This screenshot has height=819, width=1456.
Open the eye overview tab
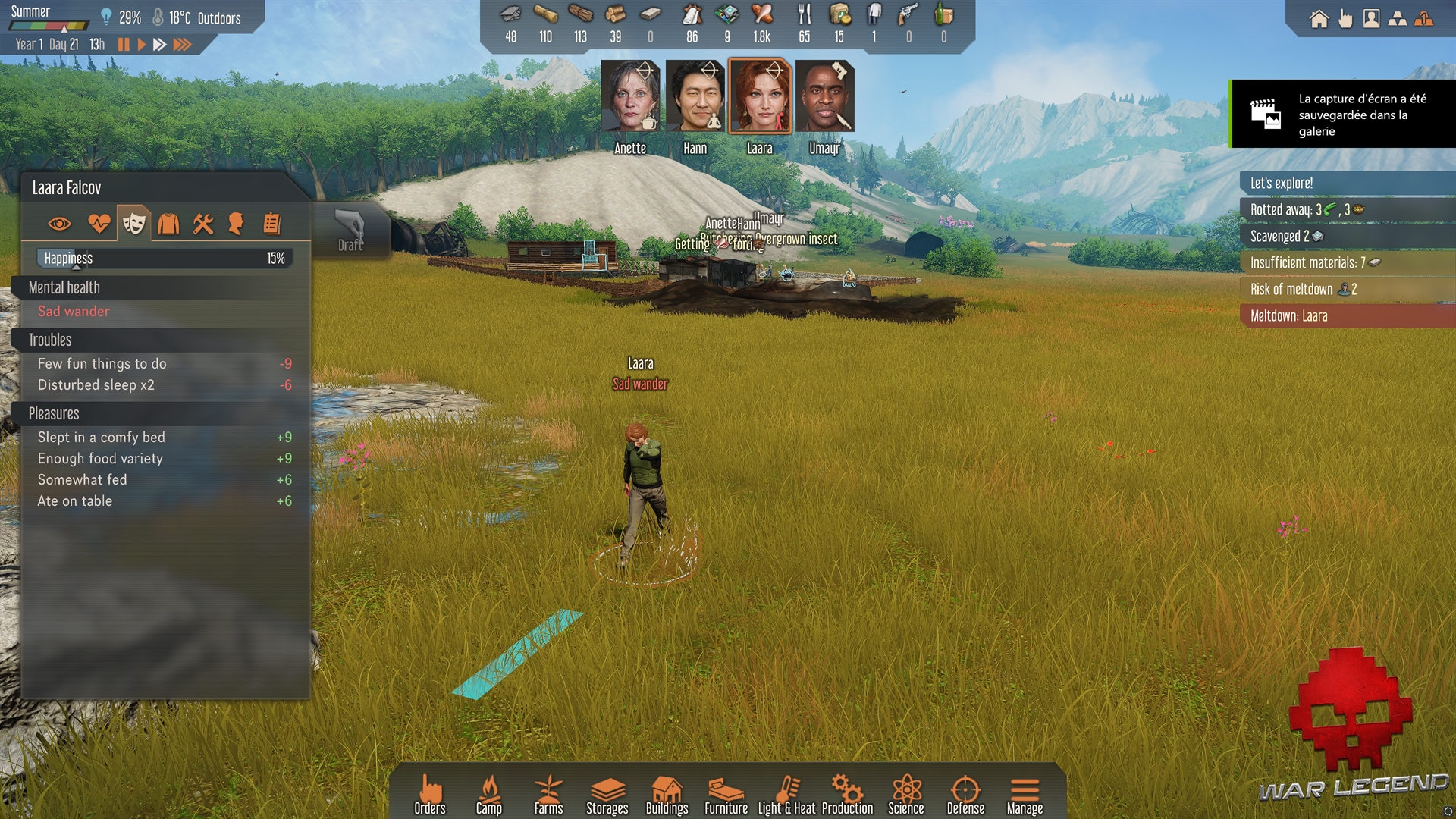click(59, 224)
